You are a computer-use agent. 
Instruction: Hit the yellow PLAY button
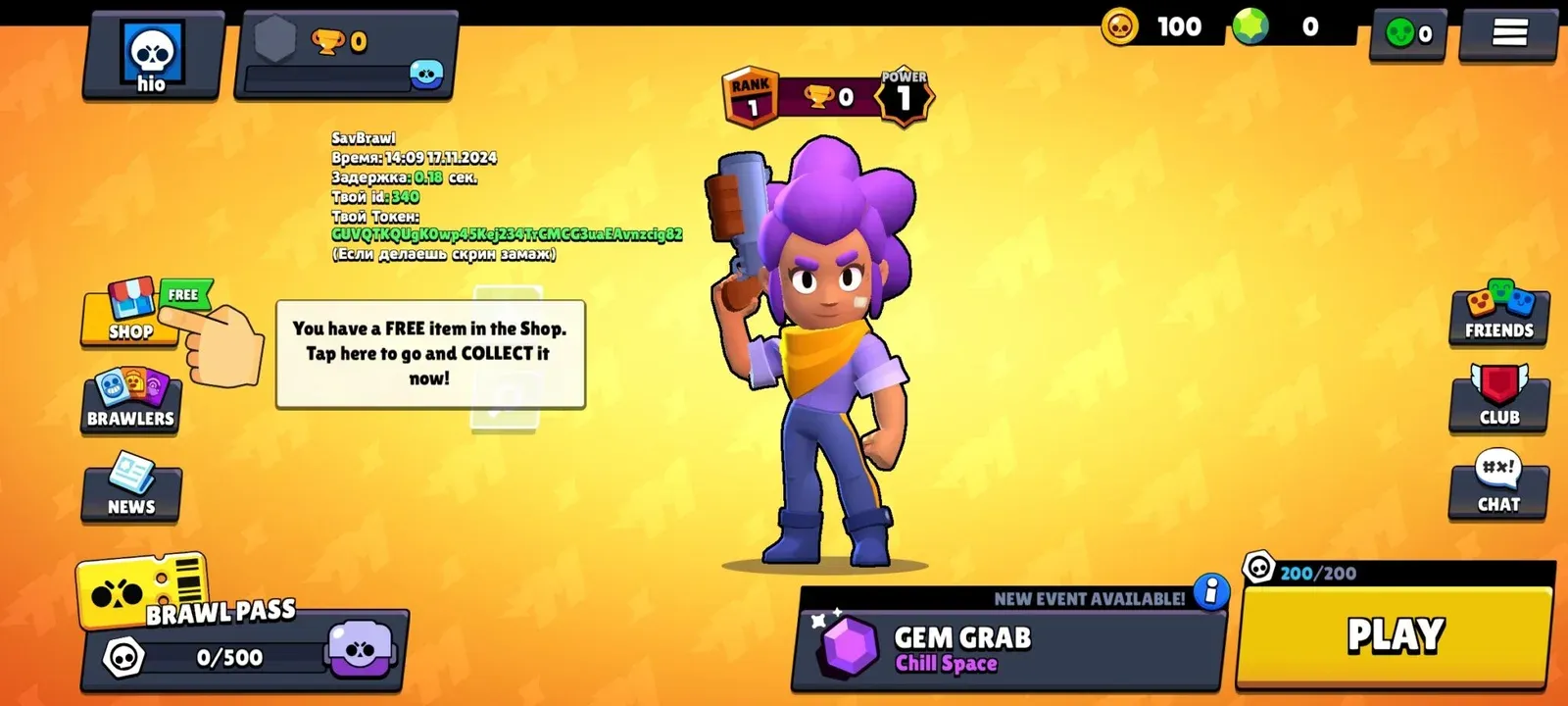tap(1395, 635)
